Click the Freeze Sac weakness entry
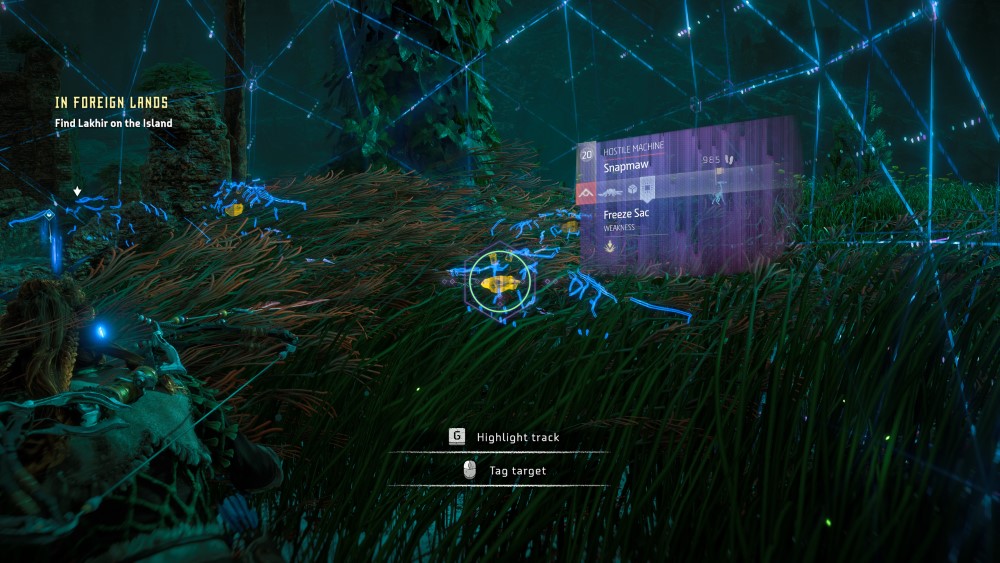Viewport: 1000px width, 563px height. (x=628, y=214)
